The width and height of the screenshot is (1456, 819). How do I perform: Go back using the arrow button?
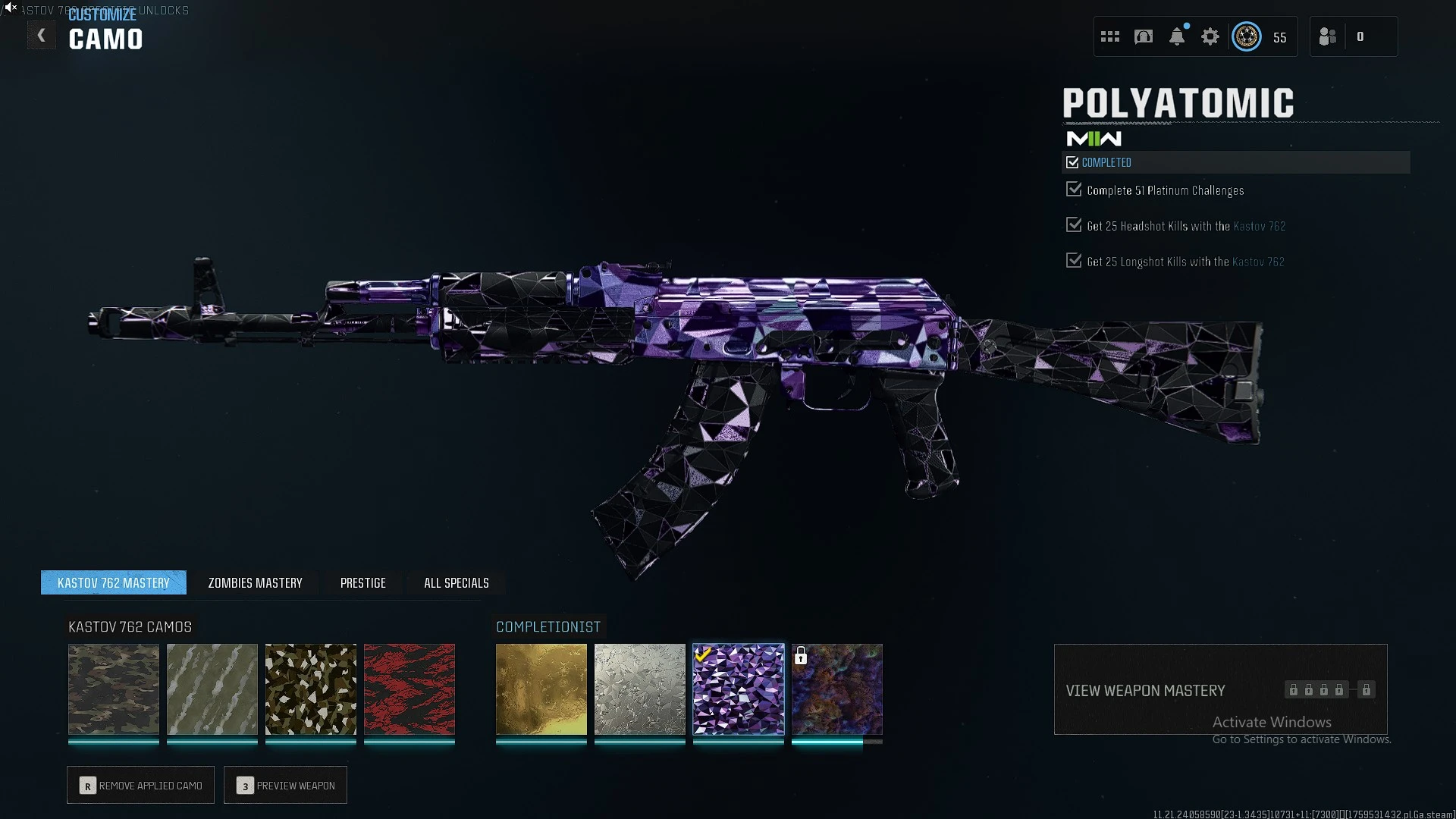[x=42, y=36]
